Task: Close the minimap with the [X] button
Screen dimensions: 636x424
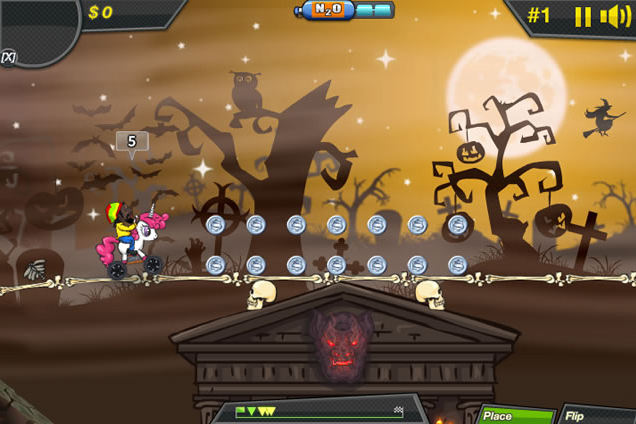Action: (9, 58)
